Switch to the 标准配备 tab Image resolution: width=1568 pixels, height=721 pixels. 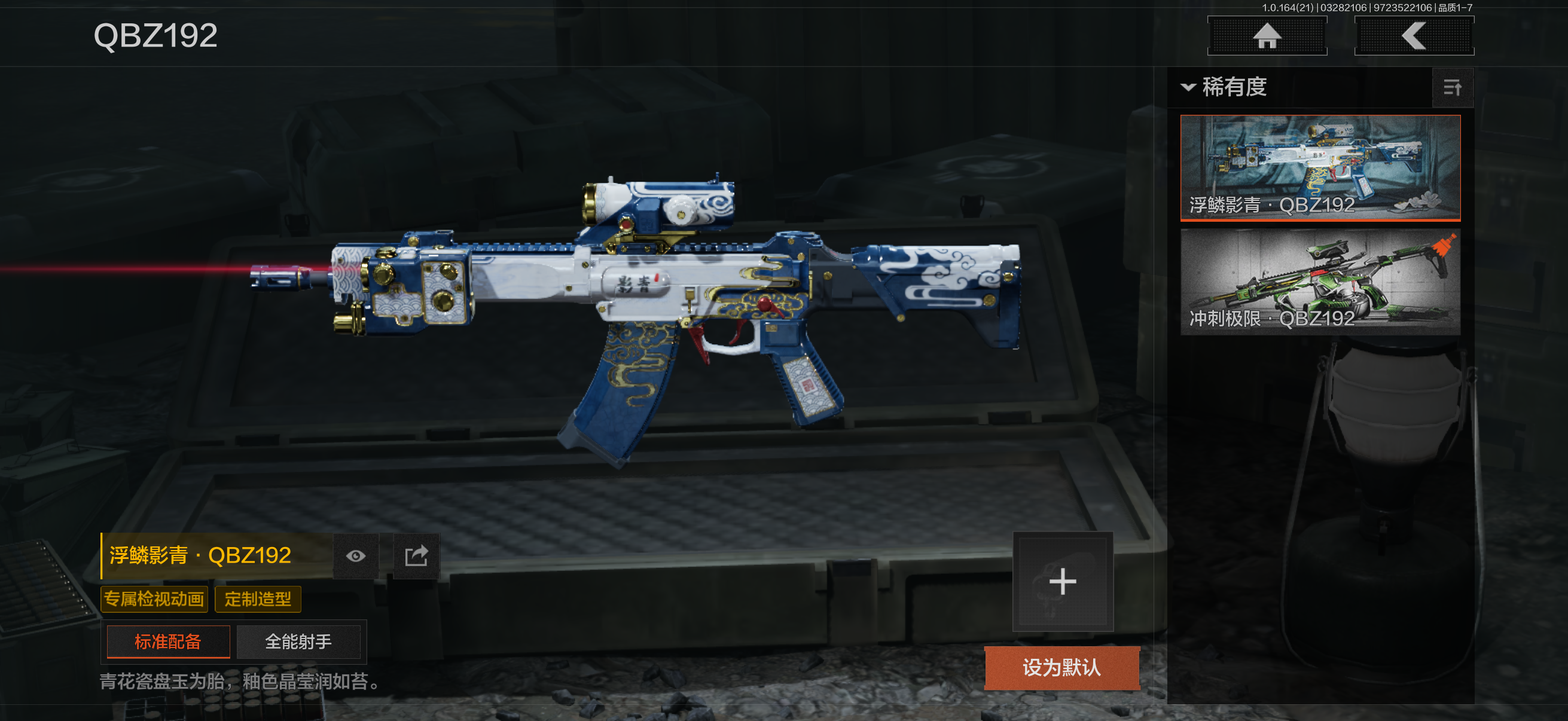coord(168,641)
